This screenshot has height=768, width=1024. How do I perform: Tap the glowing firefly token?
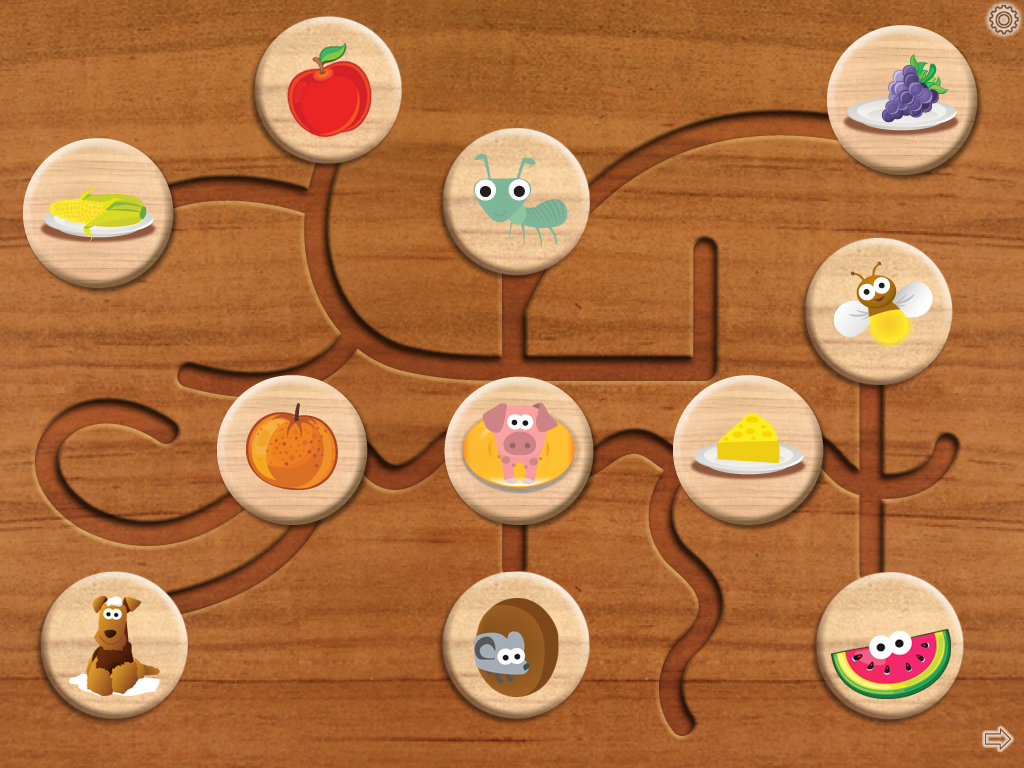[878, 311]
